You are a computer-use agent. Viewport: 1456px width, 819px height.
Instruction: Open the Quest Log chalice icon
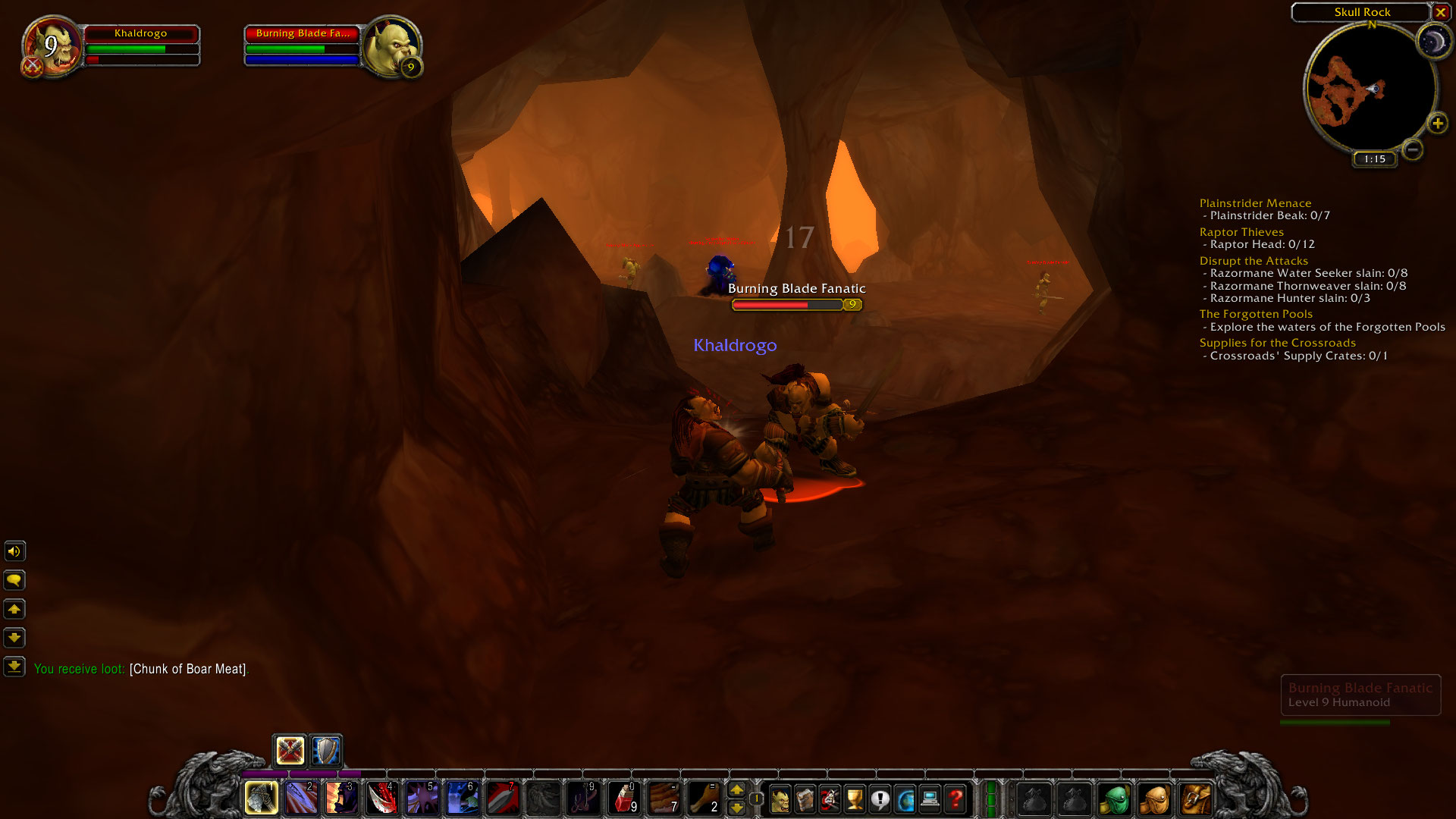click(x=855, y=799)
